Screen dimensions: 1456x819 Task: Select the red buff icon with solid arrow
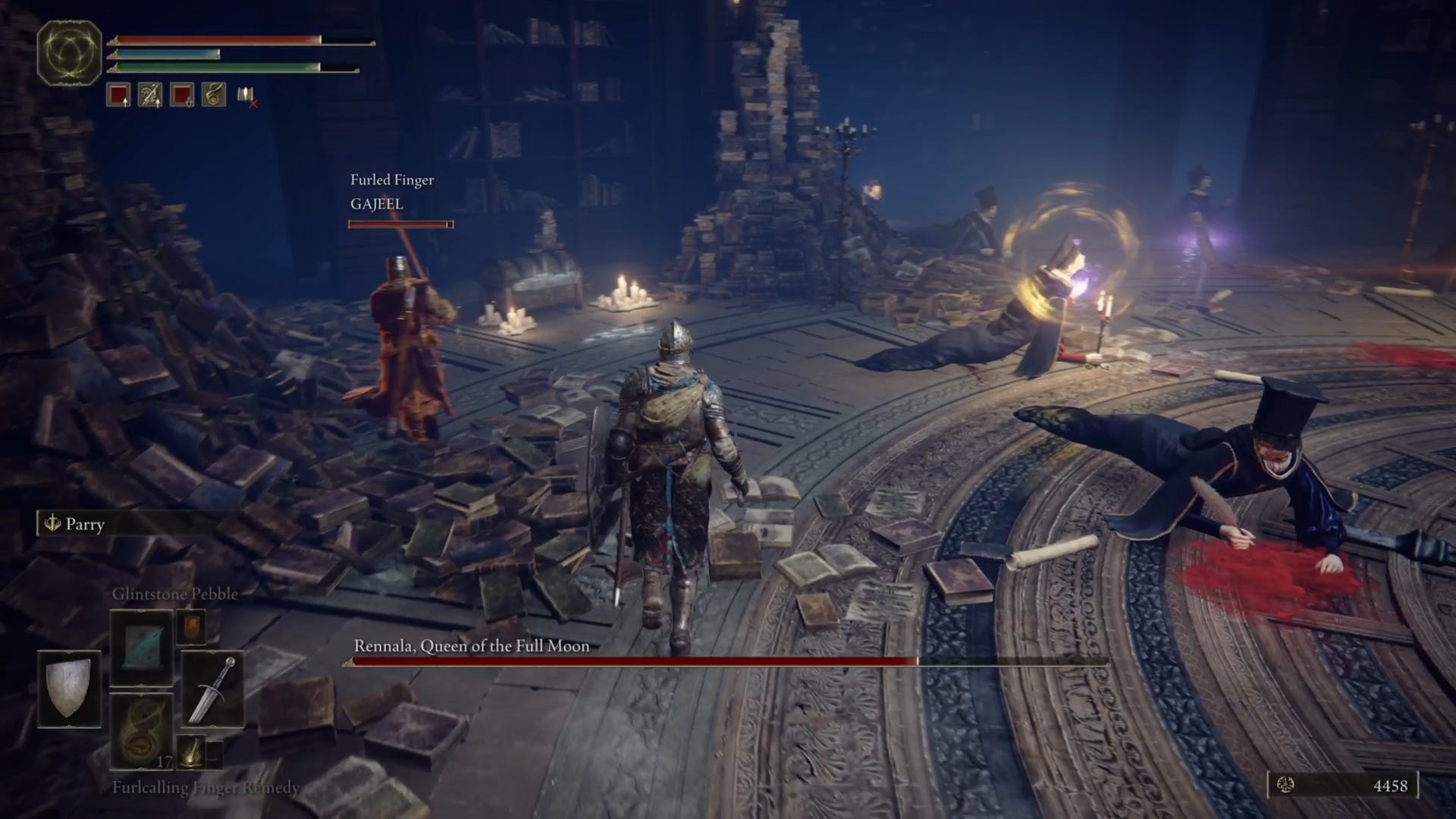[118, 95]
